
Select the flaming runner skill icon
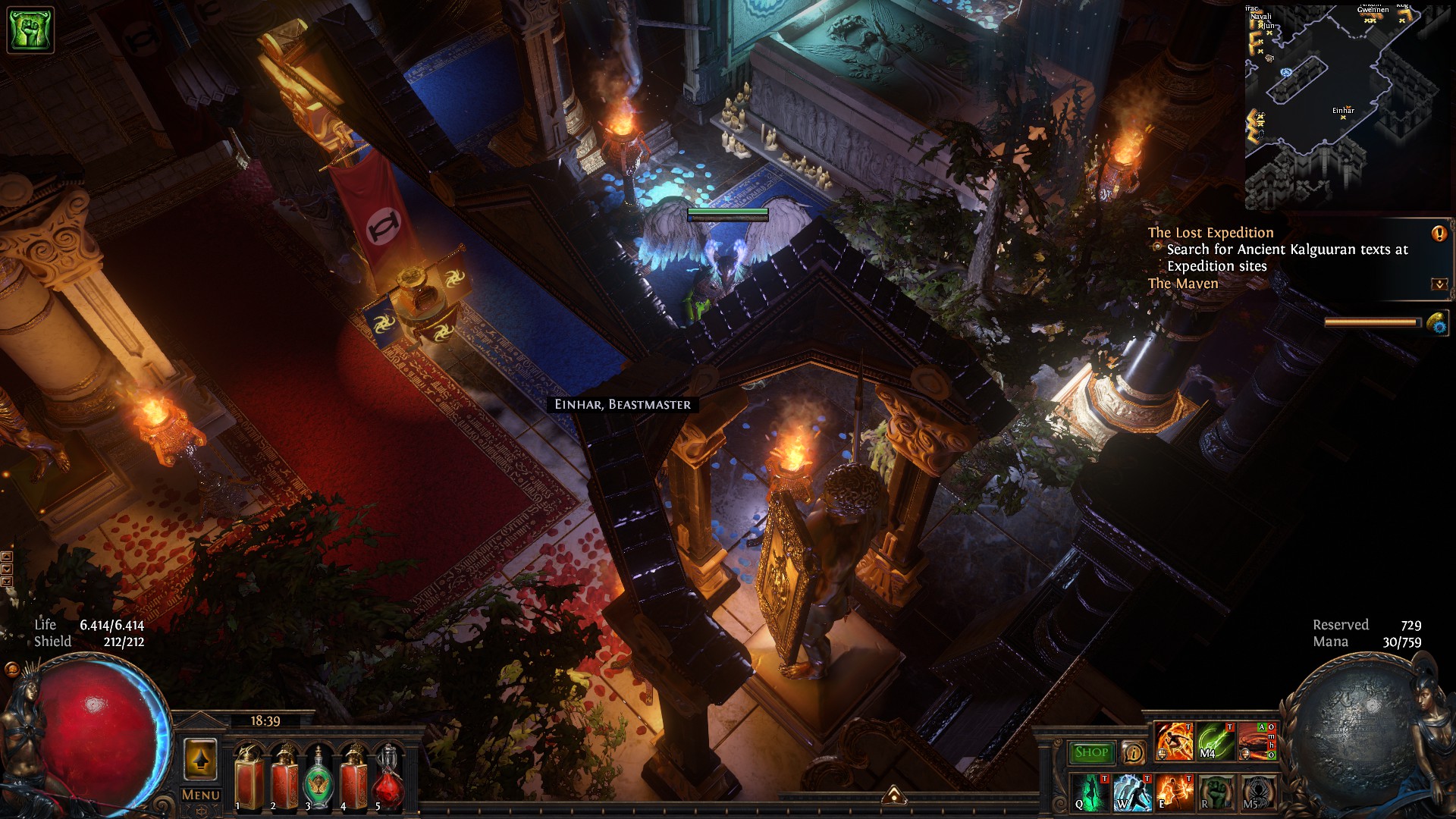point(1174,742)
